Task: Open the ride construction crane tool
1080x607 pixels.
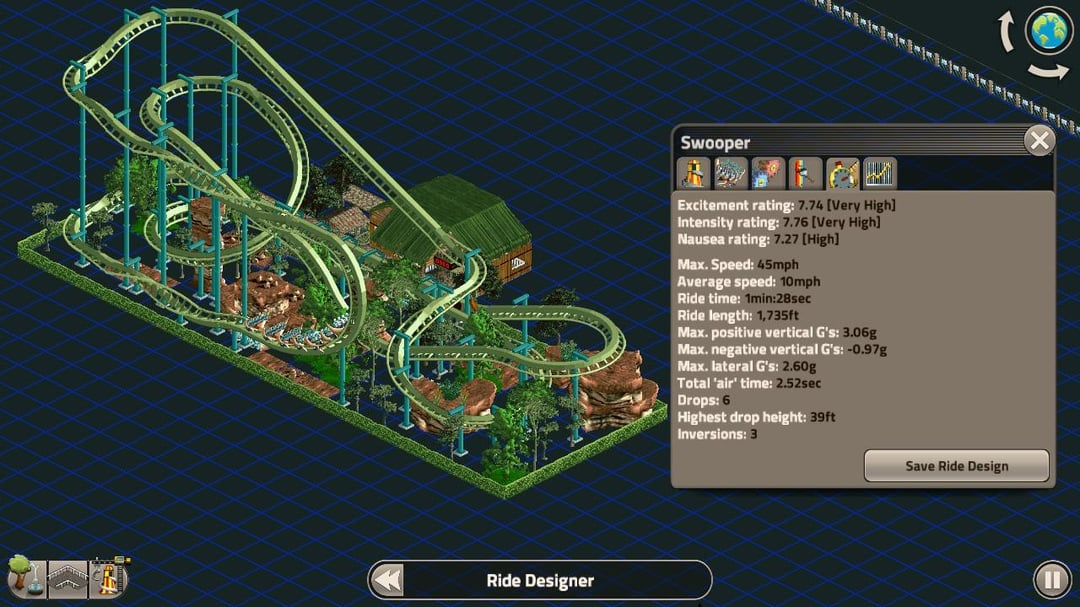Action: click(x=110, y=575)
